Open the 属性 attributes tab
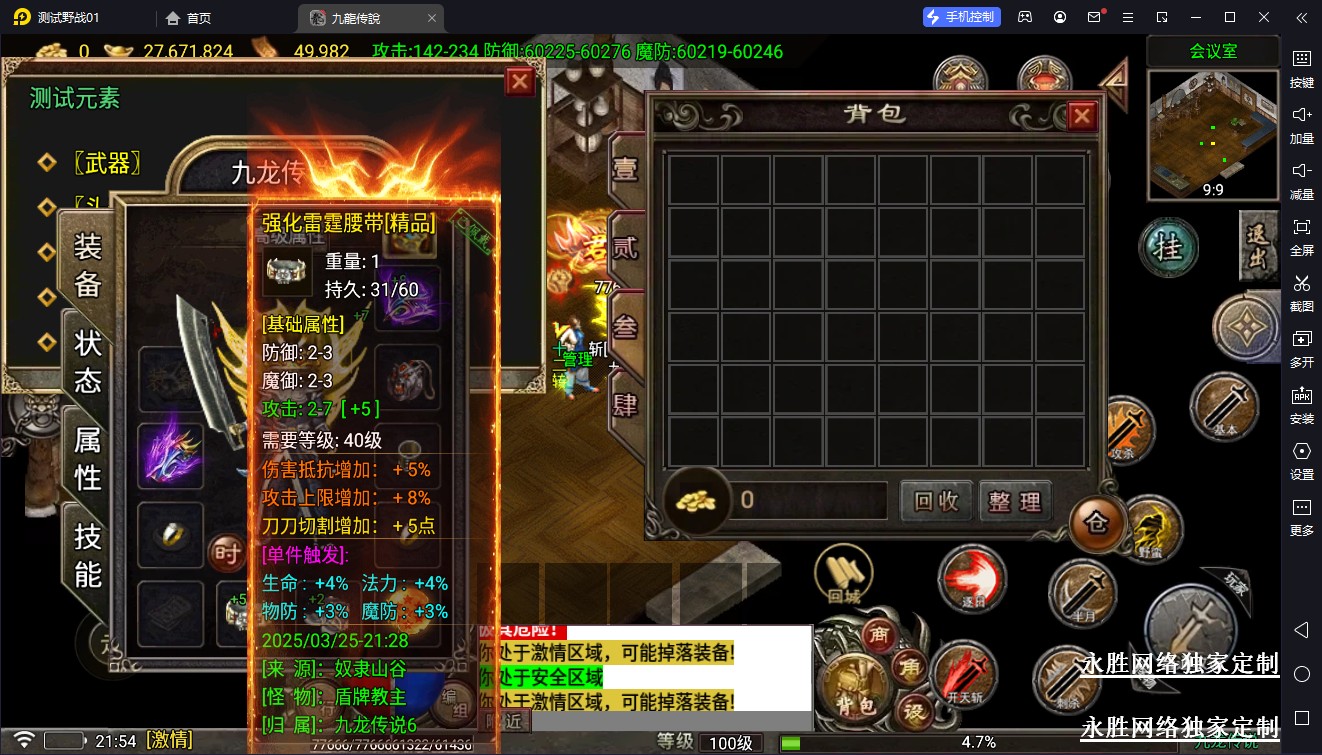 tap(88, 457)
